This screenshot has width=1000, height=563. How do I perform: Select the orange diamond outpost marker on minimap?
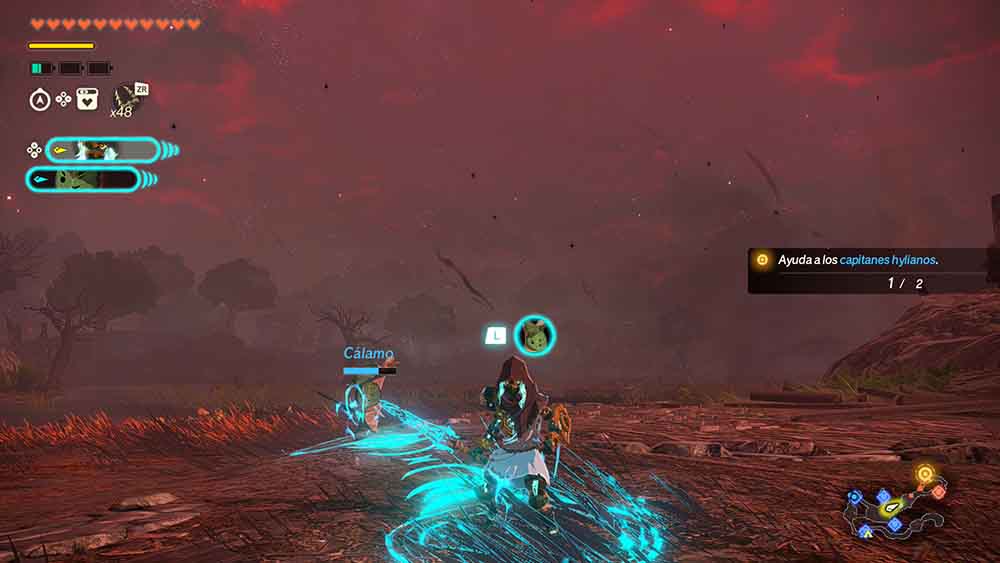point(938,491)
